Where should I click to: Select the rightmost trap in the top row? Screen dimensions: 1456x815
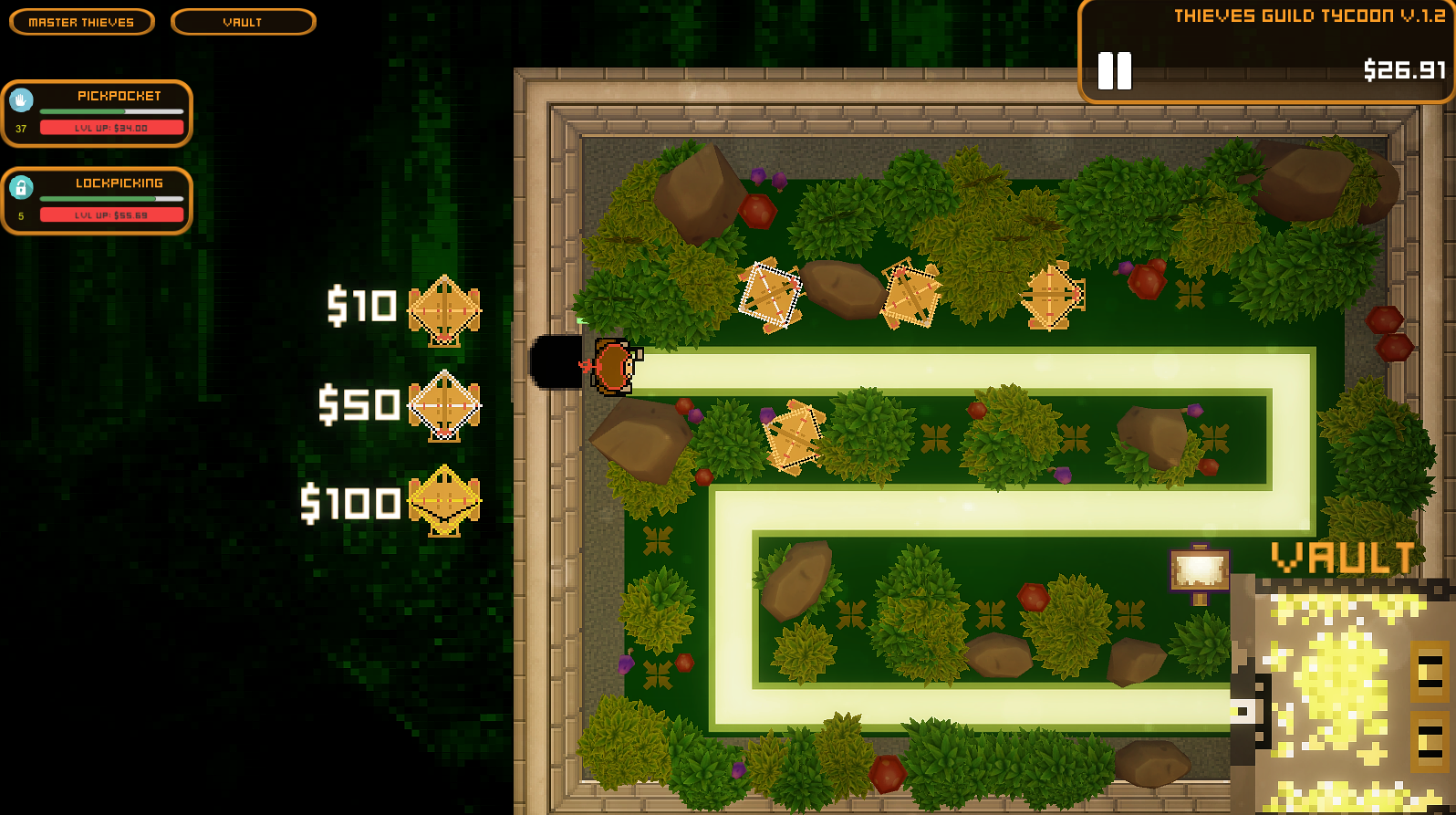click(x=1049, y=294)
